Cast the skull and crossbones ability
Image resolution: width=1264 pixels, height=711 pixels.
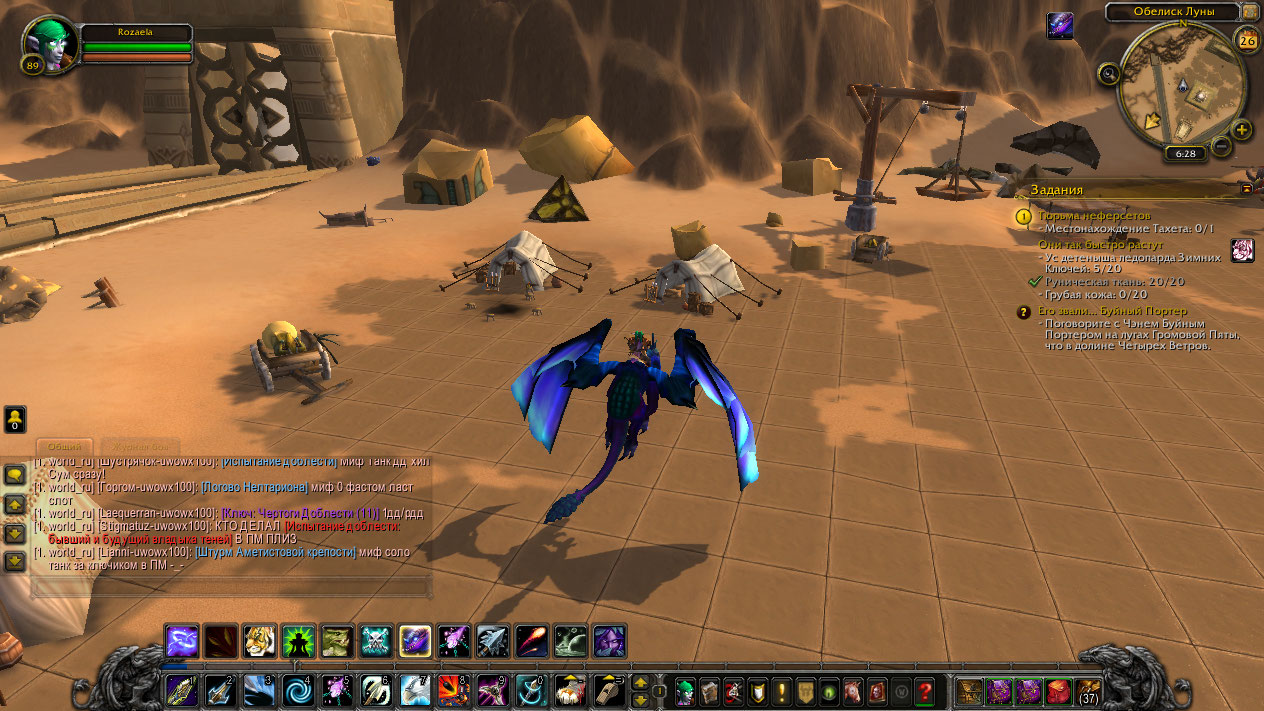(x=376, y=640)
